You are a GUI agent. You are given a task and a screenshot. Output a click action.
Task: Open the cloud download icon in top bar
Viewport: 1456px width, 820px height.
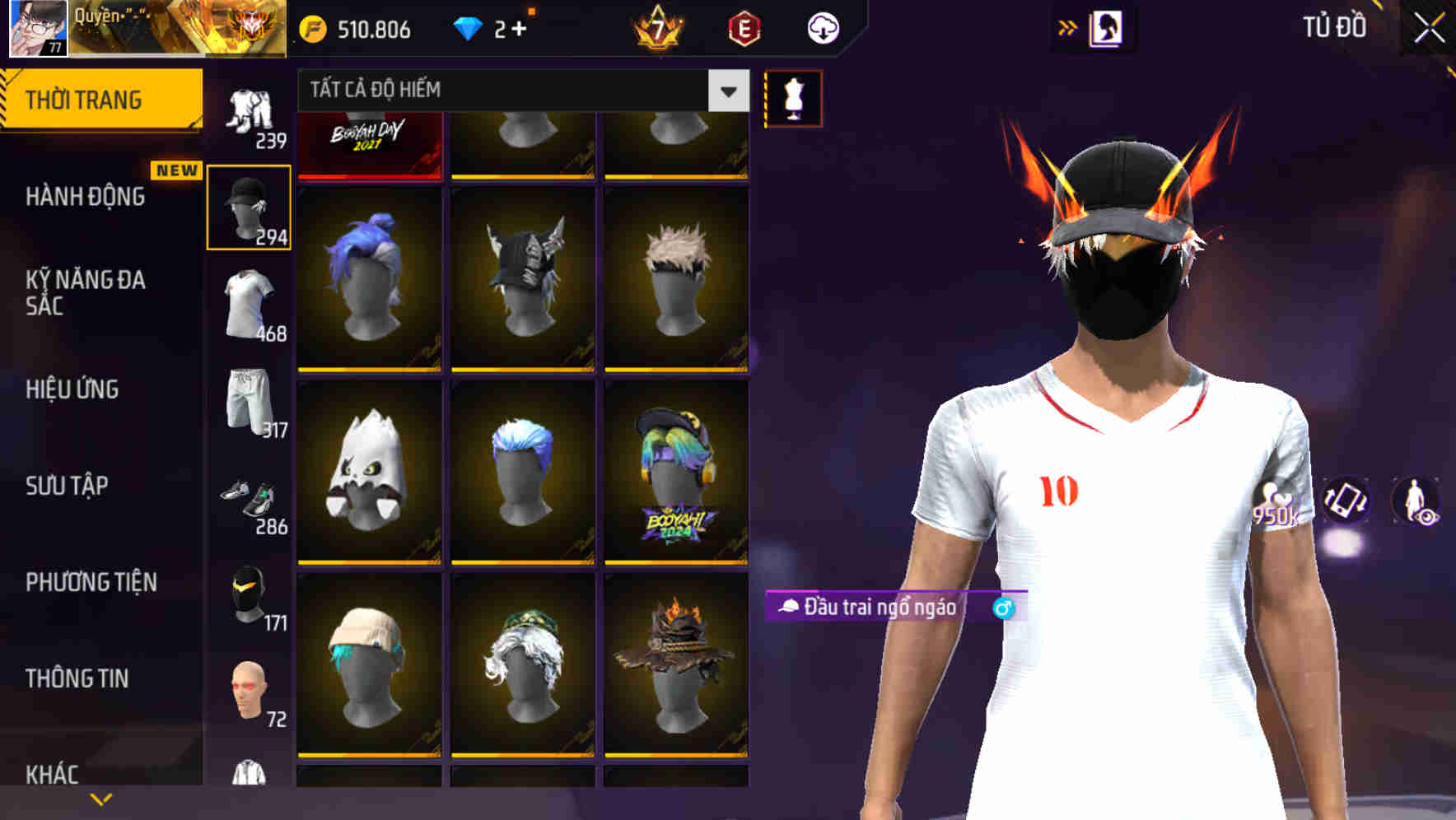coord(823,27)
